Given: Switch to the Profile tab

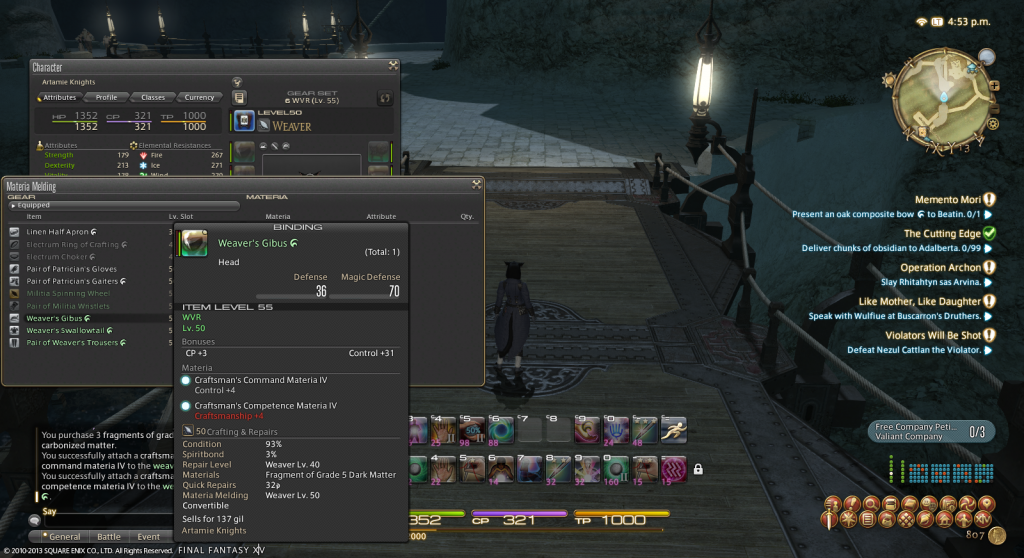Looking at the screenshot, I should [106, 97].
